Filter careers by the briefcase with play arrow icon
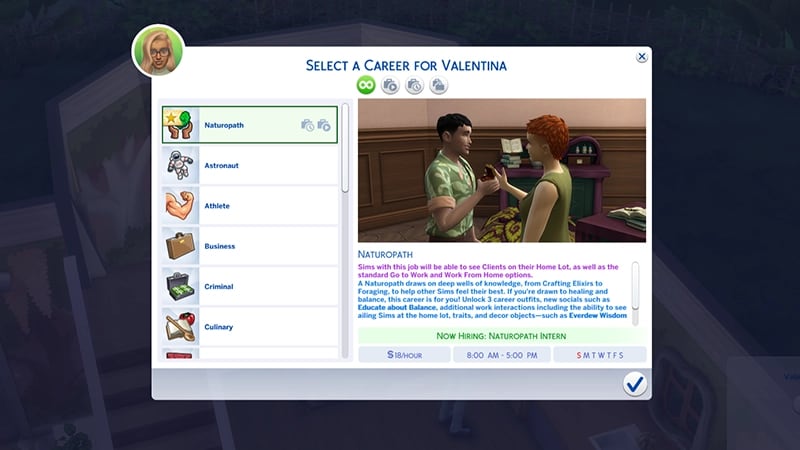This screenshot has width=800, height=450. (390, 86)
